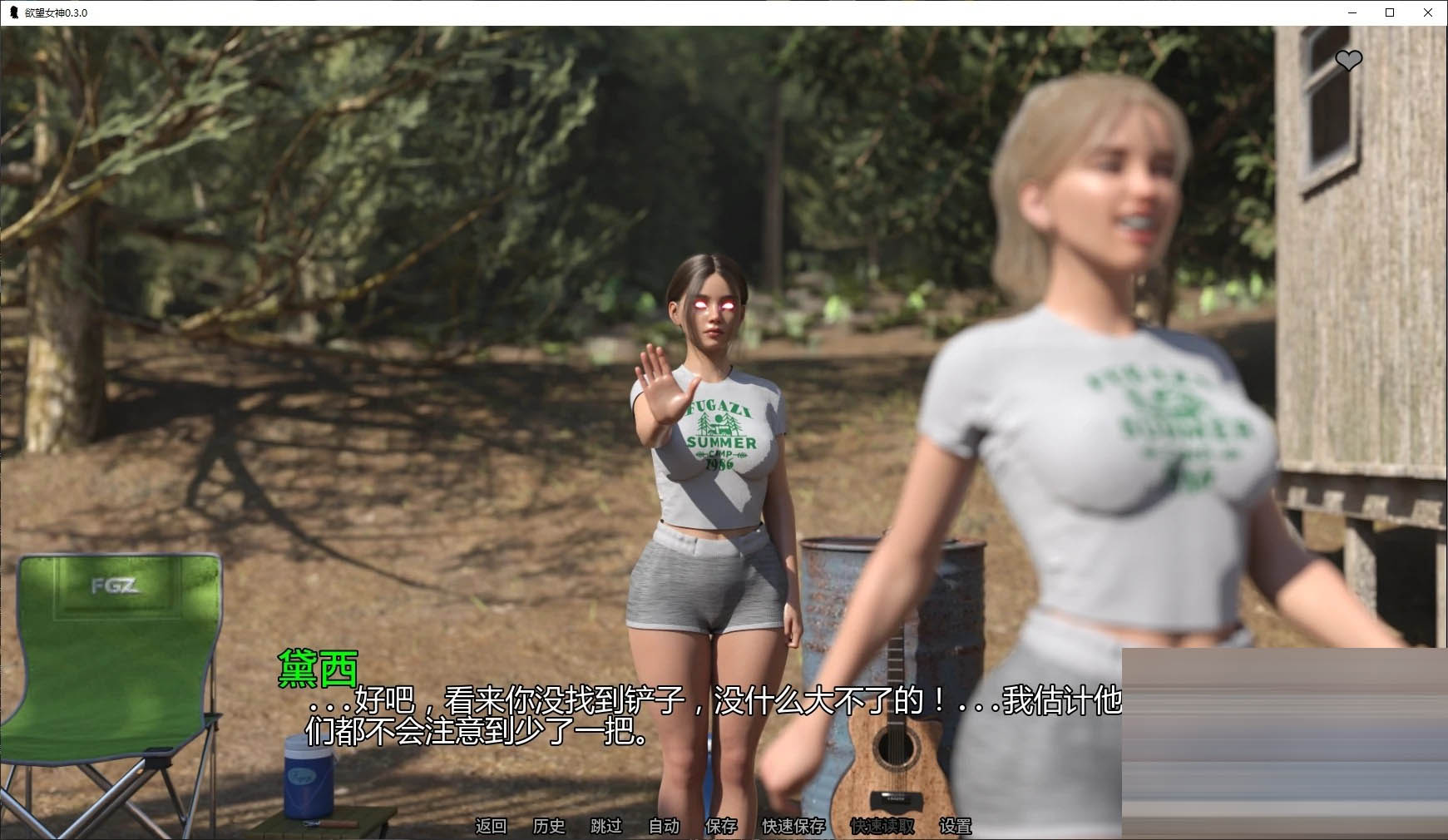This screenshot has width=1448, height=840.
Task: Click the heart icon in the top corner
Action: click(x=1348, y=60)
